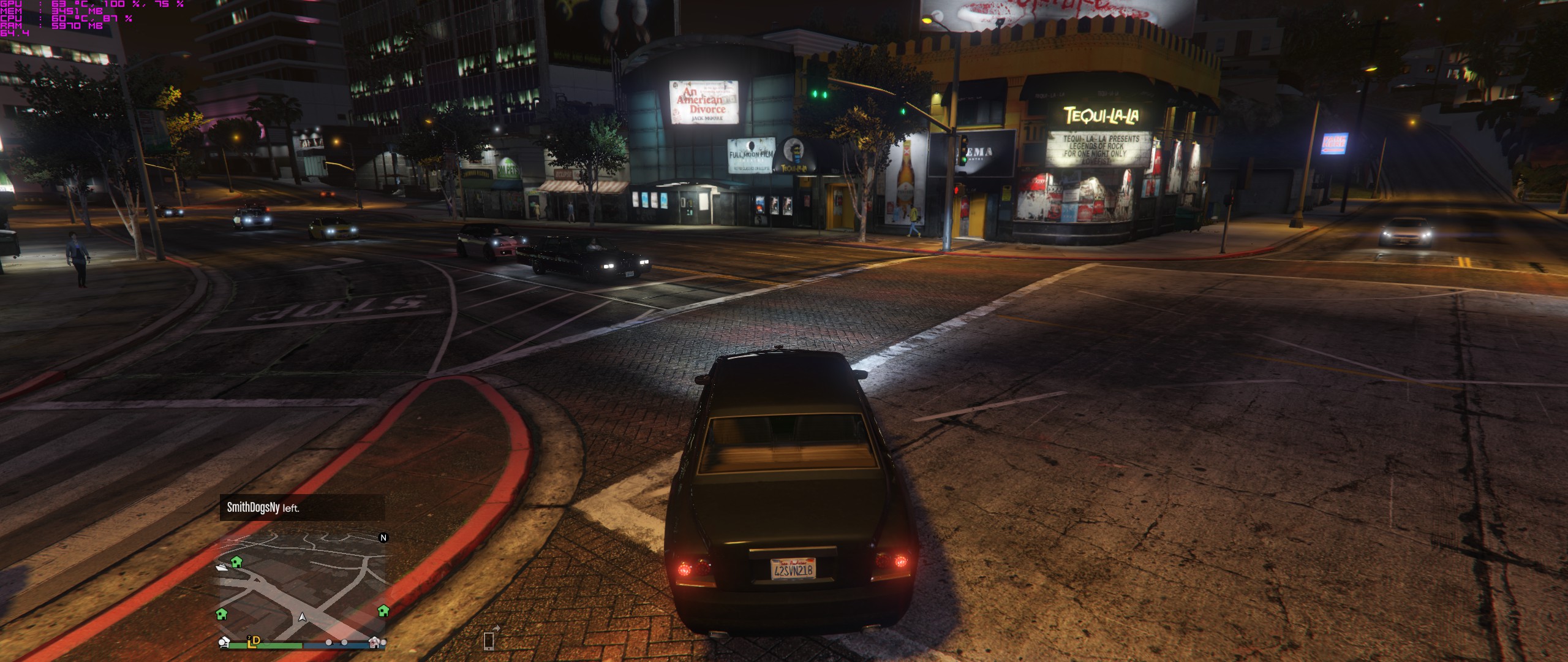Viewport: 1568px width, 662px height.
Task: Click the North compass marker on minimap
Action: 383,538
